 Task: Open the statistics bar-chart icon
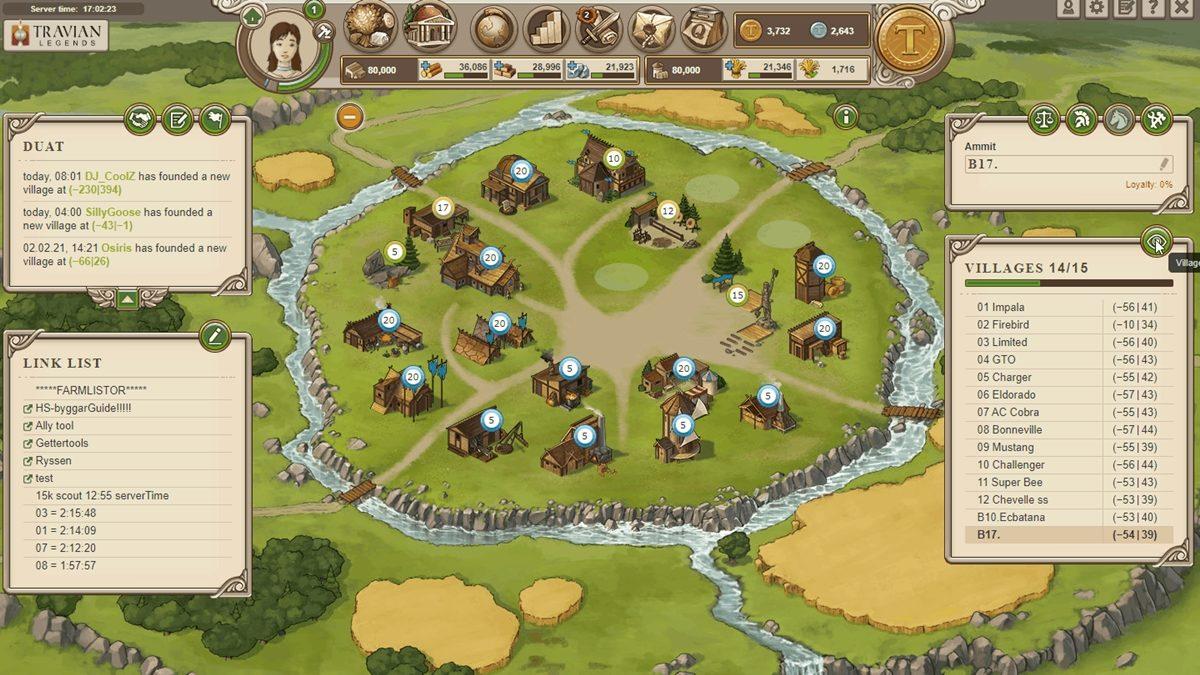tap(546, 29)
